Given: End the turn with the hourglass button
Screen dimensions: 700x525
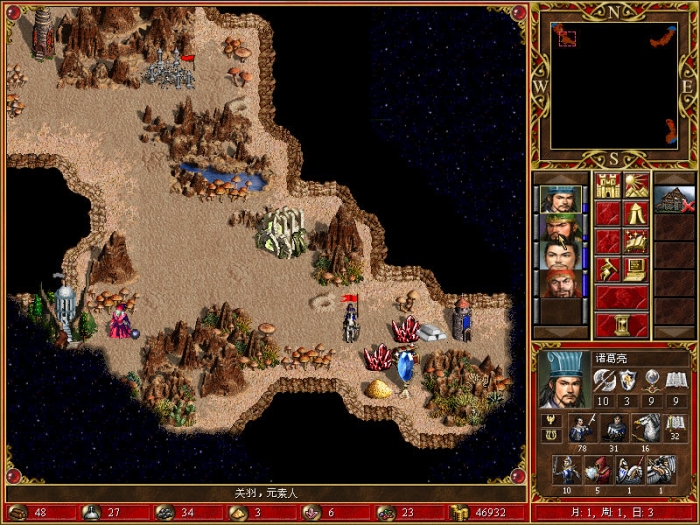Looking at the screenshot, I should (x=622, y=325).
